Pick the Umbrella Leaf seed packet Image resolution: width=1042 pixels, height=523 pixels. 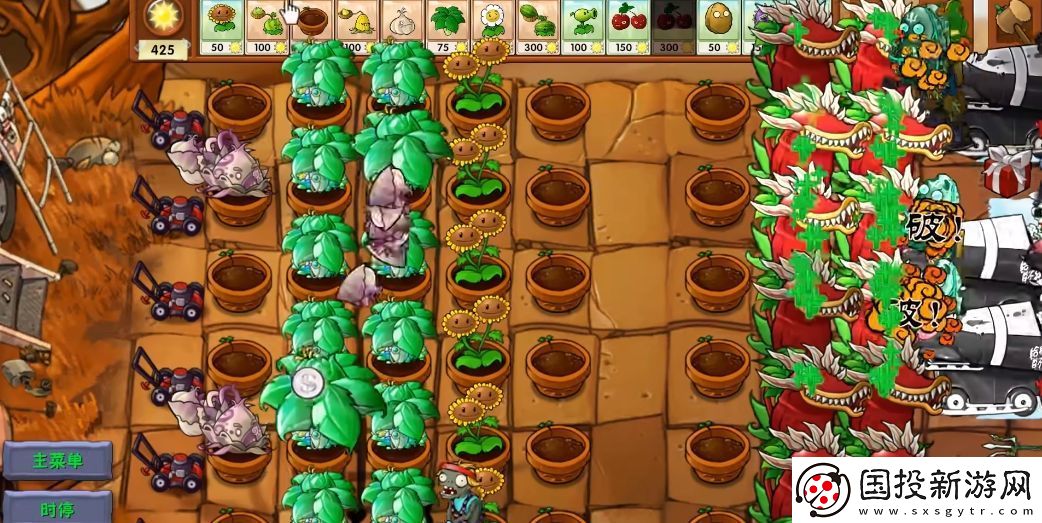447,27
